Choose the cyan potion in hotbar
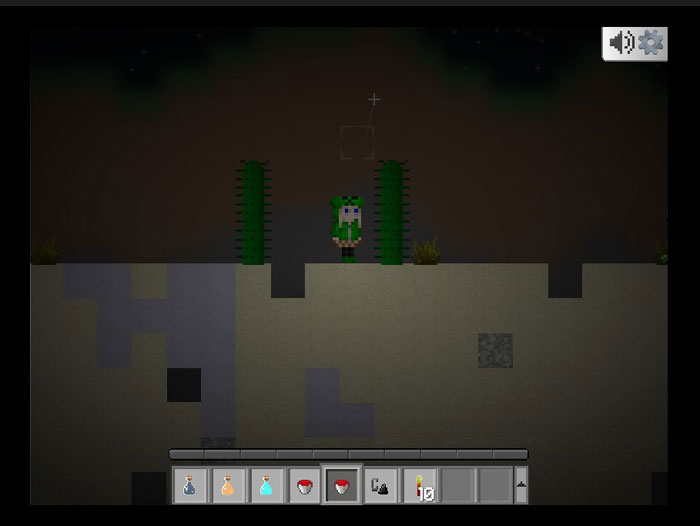700x526 pixels. [265, 486]
